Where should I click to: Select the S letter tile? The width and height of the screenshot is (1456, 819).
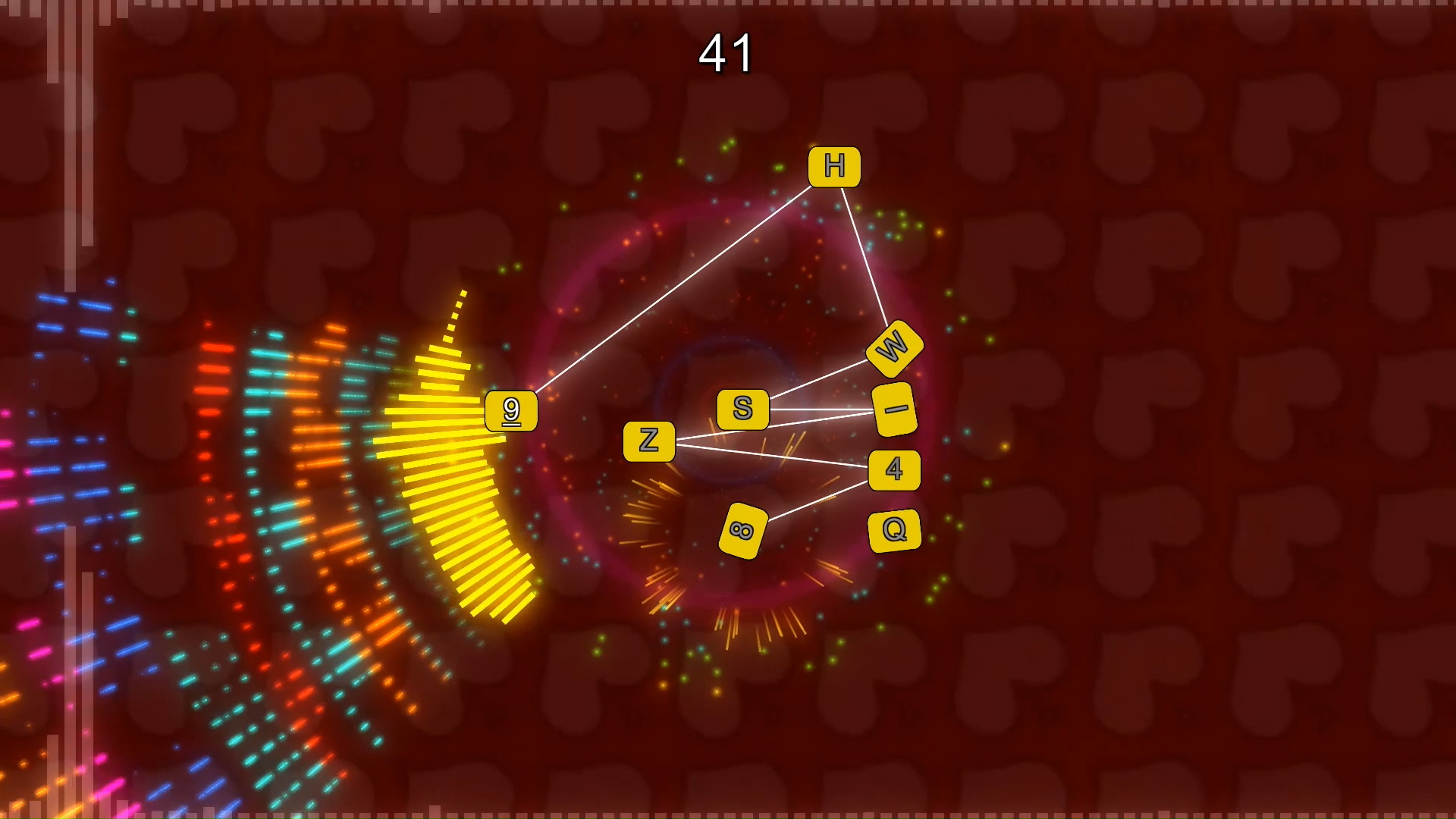pyautogui.click(x=742, y=408)
